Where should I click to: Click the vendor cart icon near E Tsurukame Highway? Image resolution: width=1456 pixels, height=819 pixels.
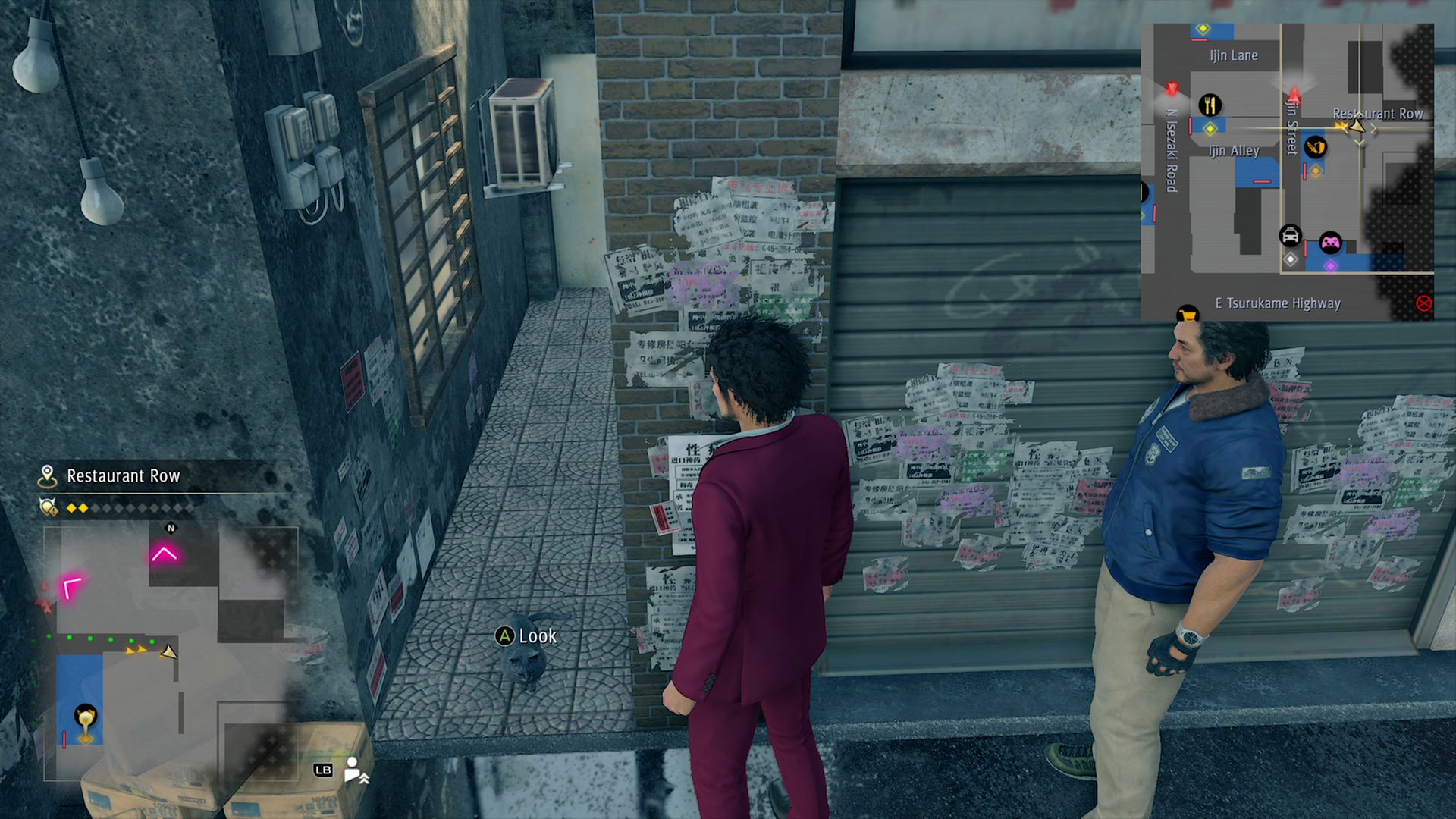pyautogui.click(x=1189, y=314)
